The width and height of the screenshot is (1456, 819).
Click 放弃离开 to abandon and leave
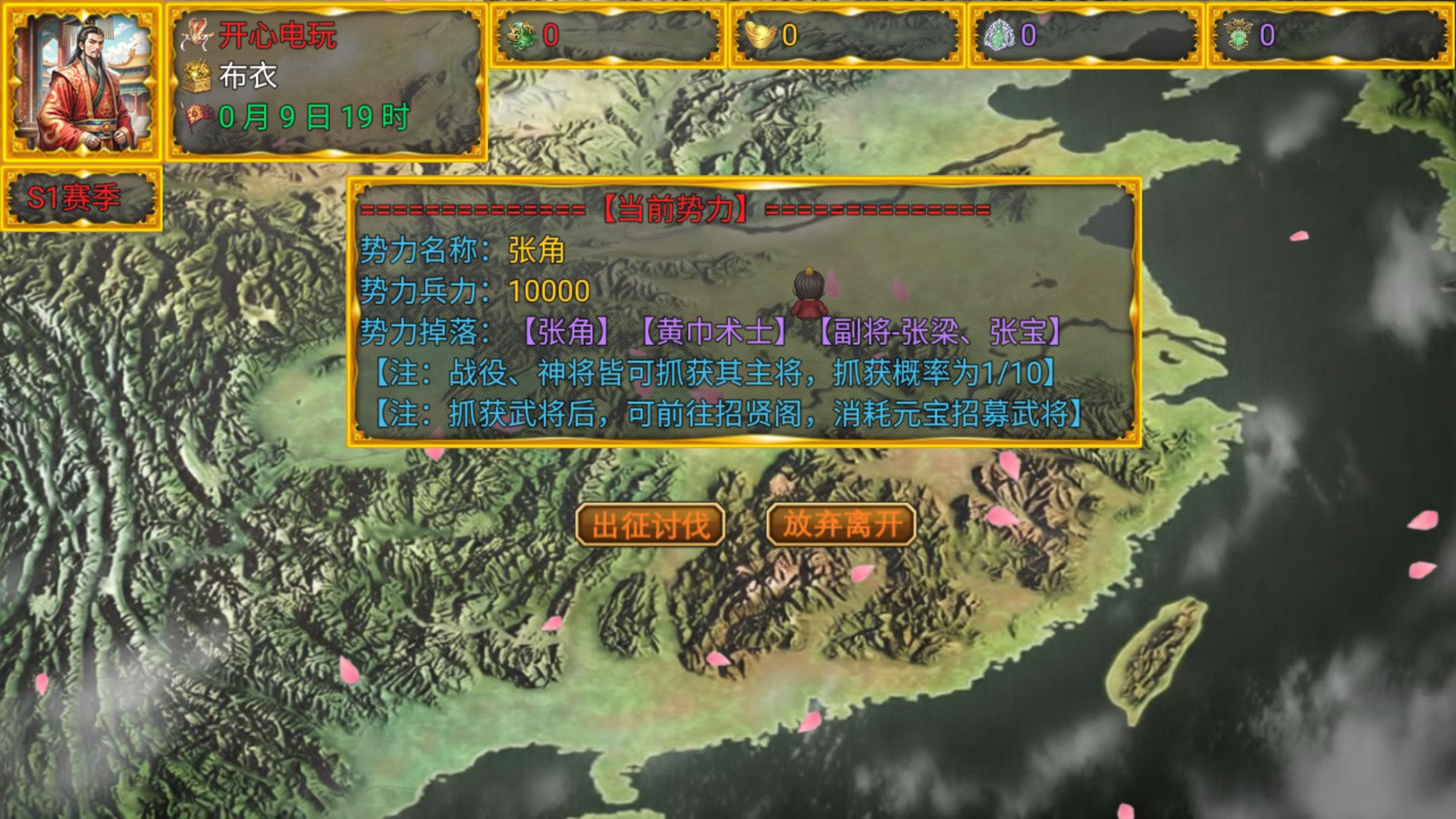tap(840, 524)
